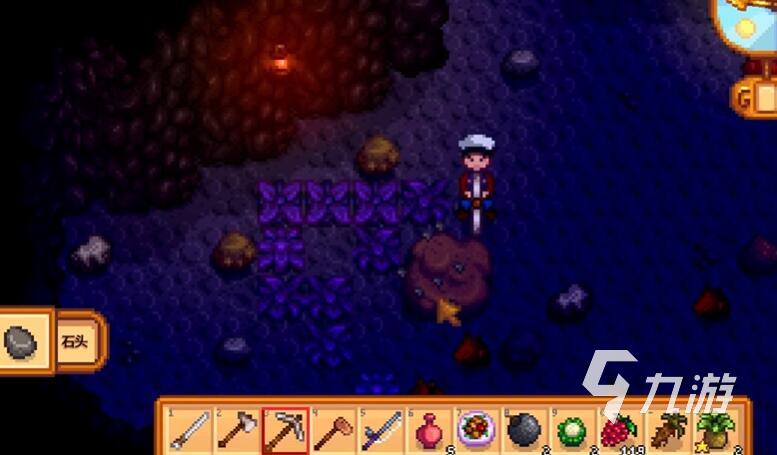Select the sword in the hotbar
Viewport: 777px width, 455px height.
tap(188, 430)
